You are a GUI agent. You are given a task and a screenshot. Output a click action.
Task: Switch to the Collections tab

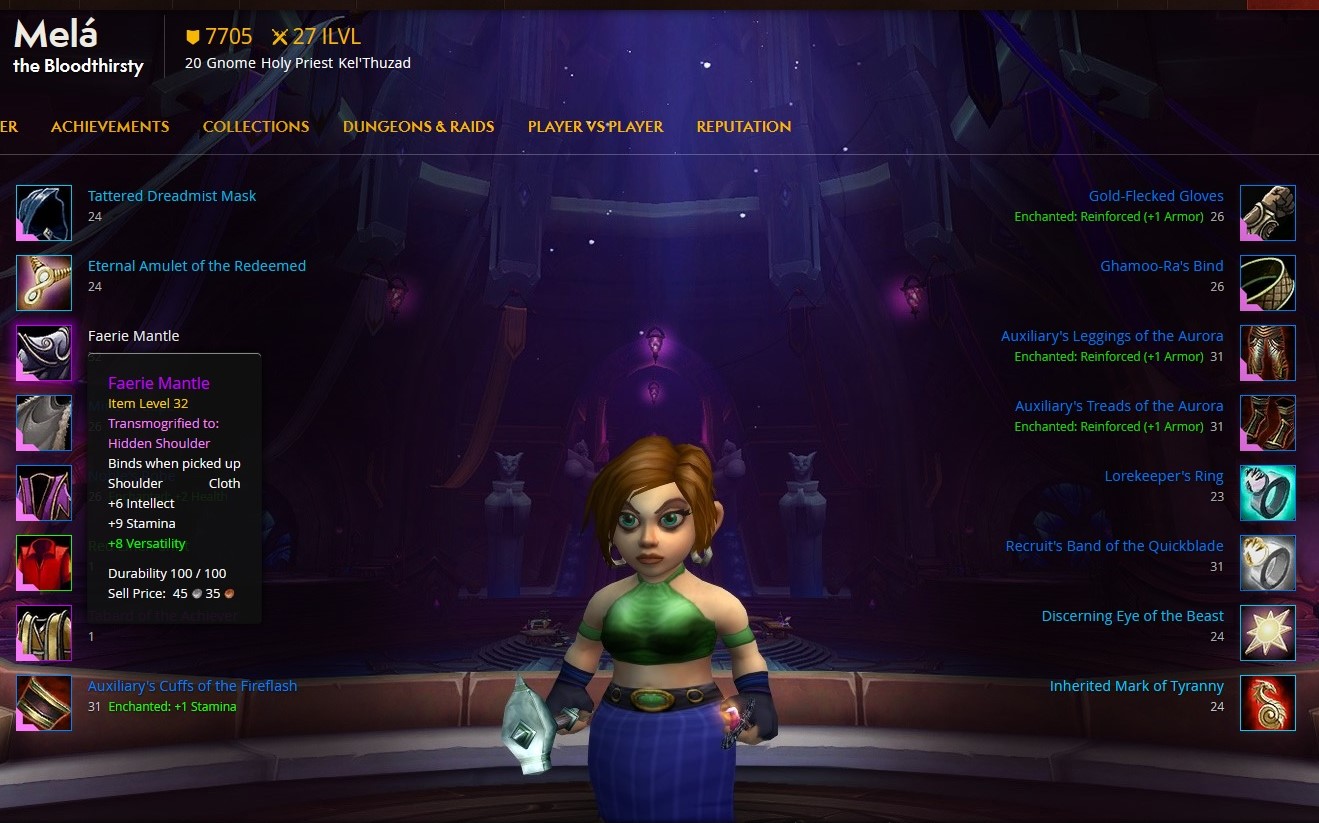(256, 127)
